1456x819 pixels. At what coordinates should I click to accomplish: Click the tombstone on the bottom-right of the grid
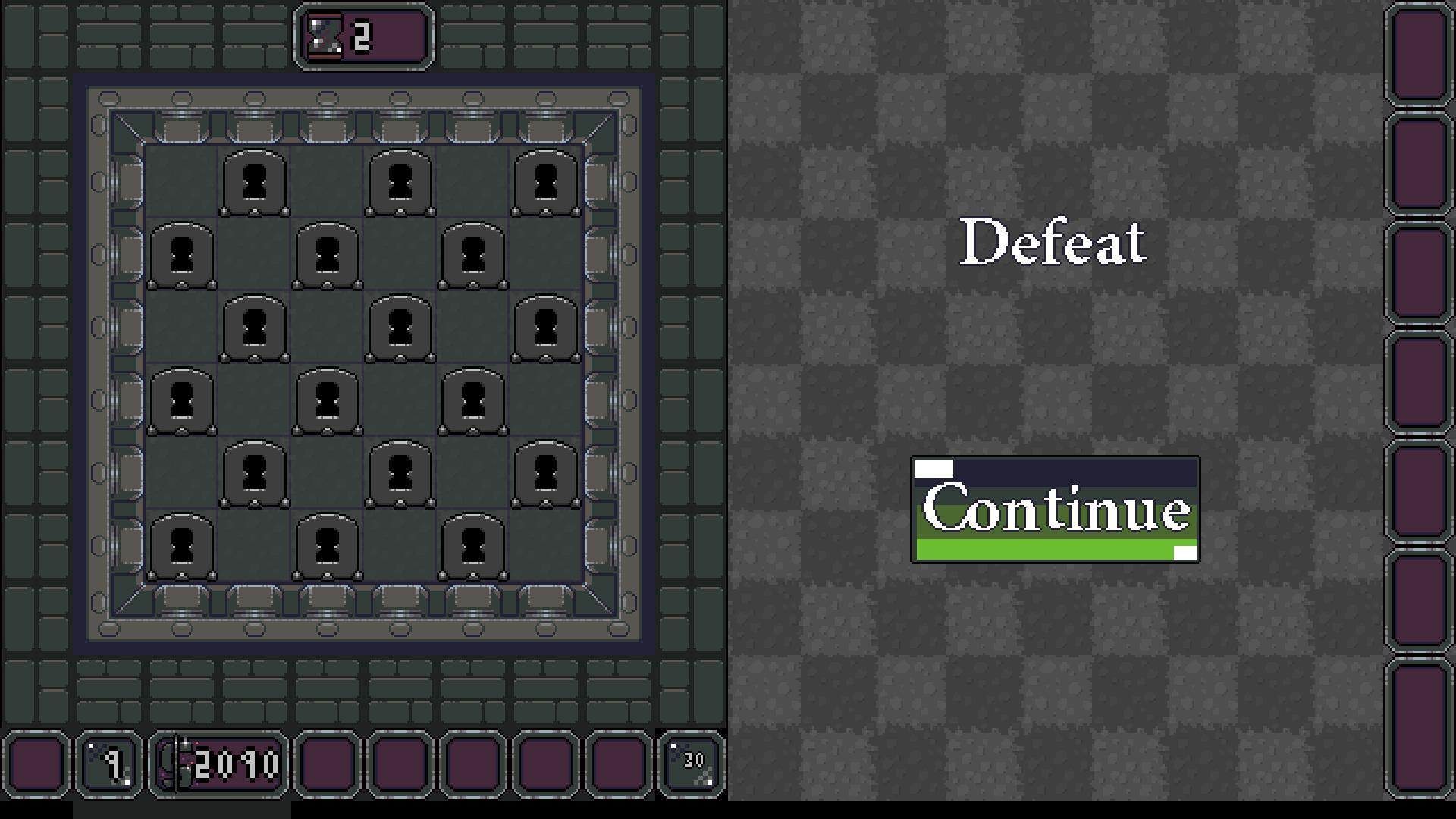pyautogui.click(x=472, y=544)
